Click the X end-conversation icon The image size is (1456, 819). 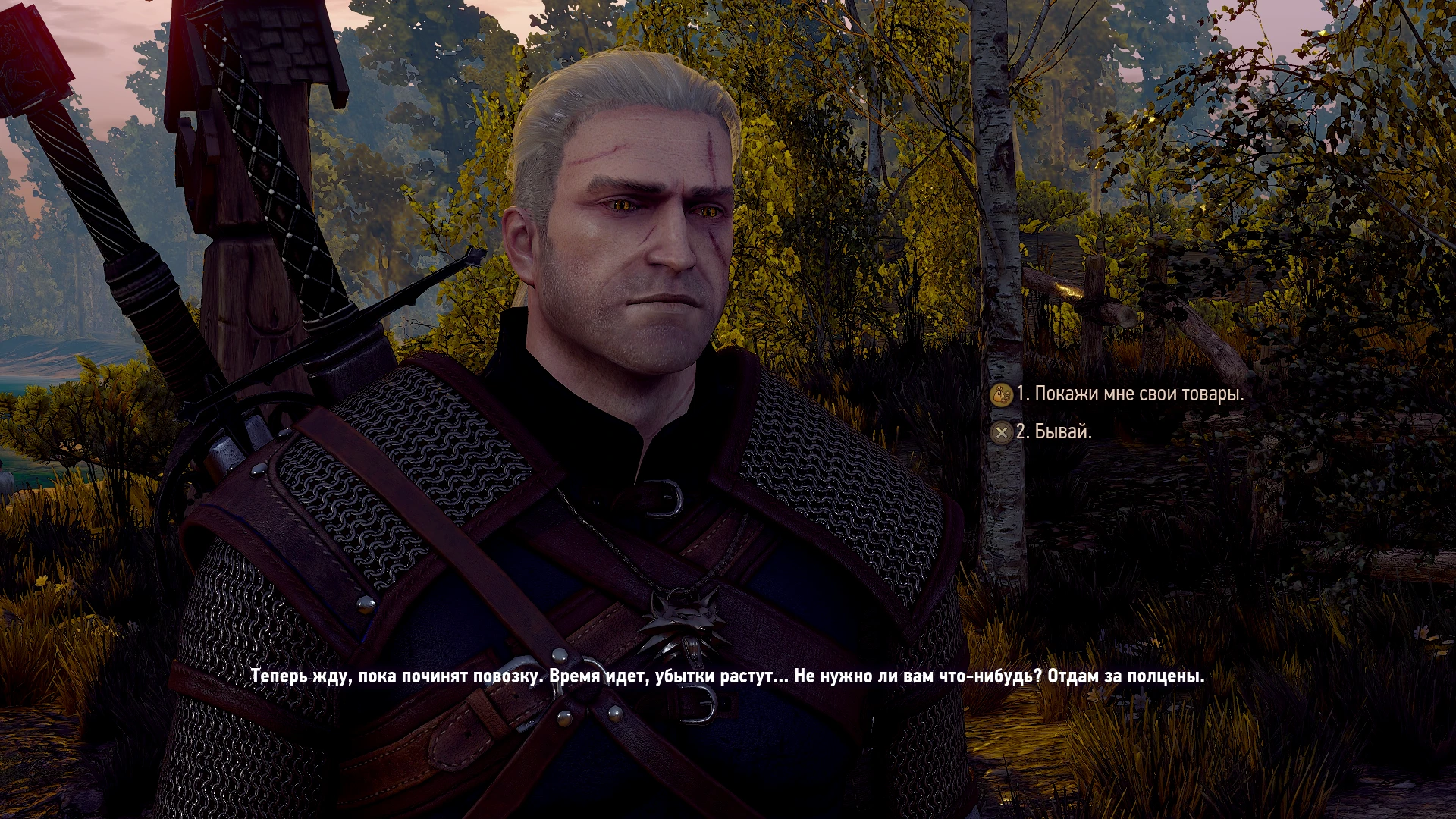tap(1002, 432)
